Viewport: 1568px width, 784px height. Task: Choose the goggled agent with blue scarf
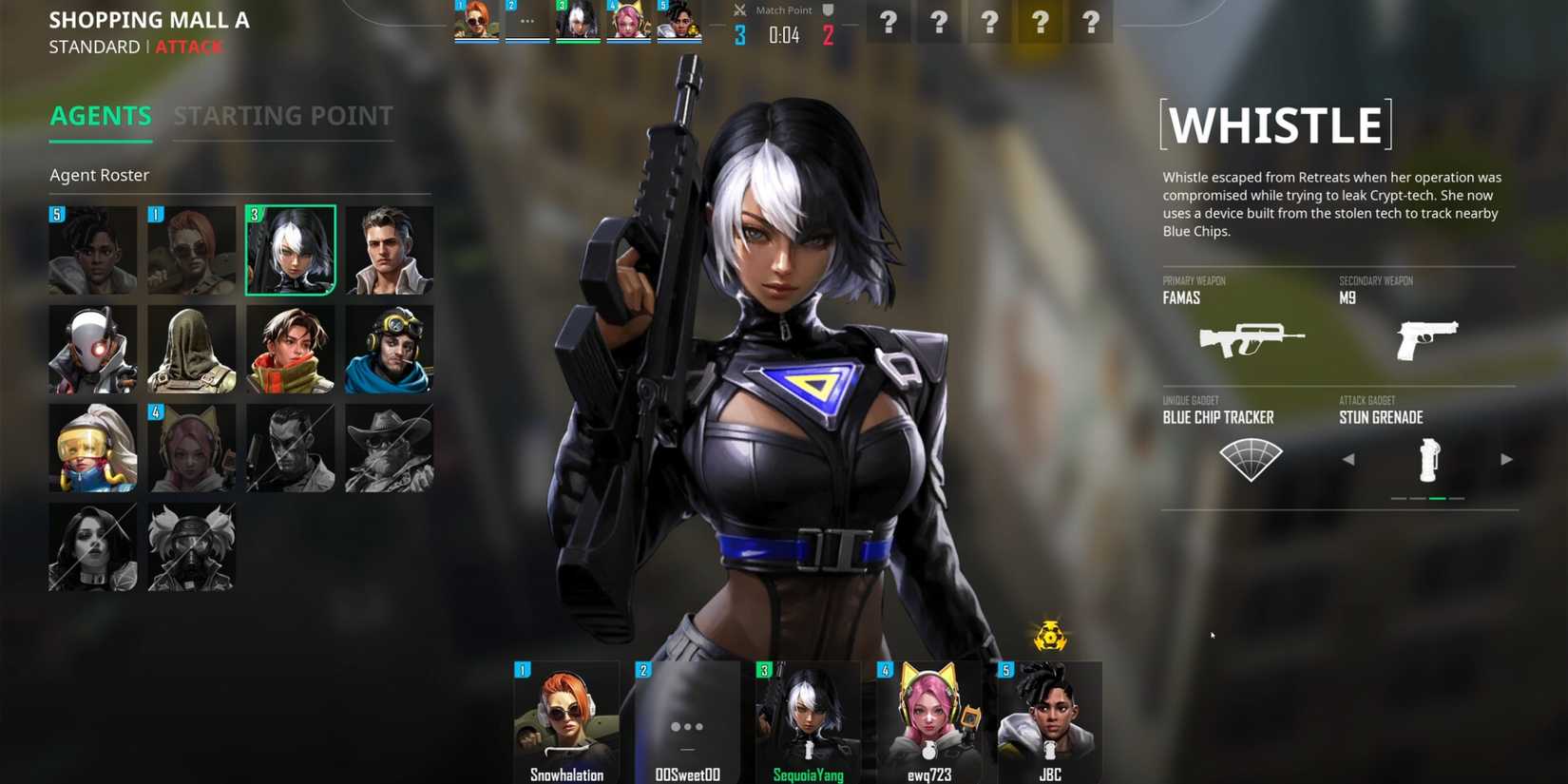click(389, 349)
